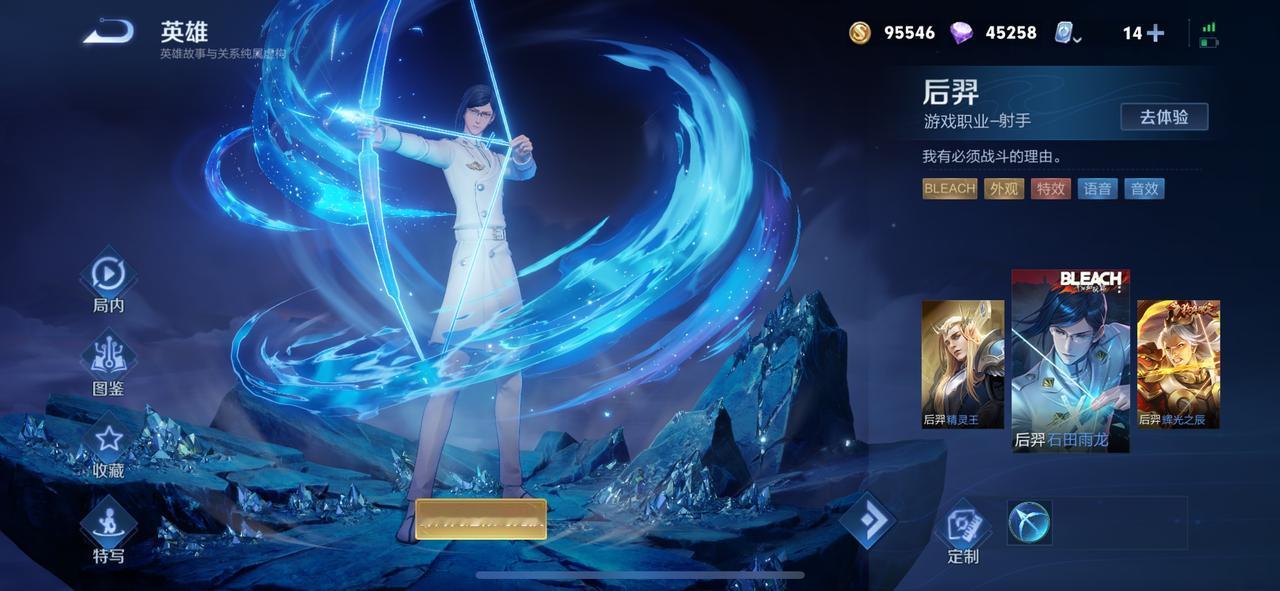This screenshot has height=591, width=1280.
Task: Select the bow emblem customization slot
Action: 1029,522
